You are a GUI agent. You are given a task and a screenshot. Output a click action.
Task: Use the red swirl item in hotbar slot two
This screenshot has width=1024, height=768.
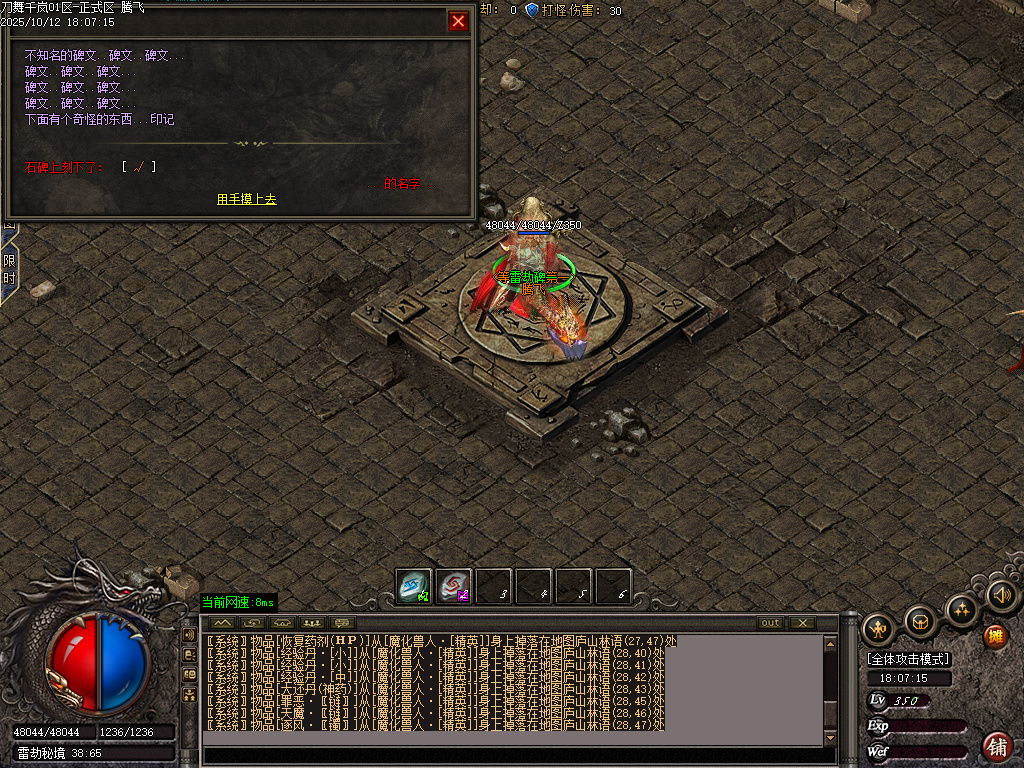(454, 586)
